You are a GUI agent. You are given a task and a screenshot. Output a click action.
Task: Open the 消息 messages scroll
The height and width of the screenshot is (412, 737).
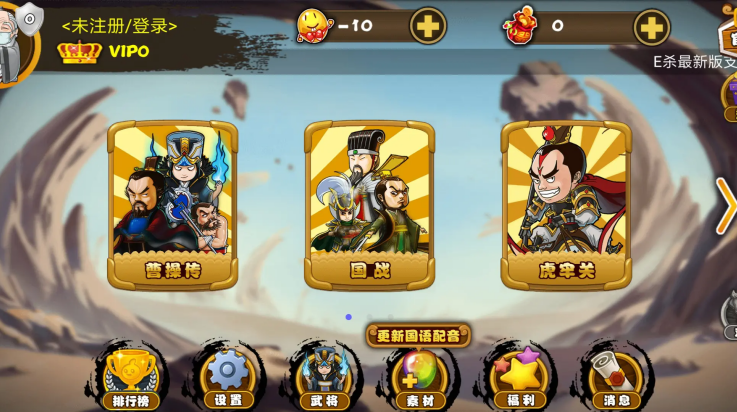615,376
